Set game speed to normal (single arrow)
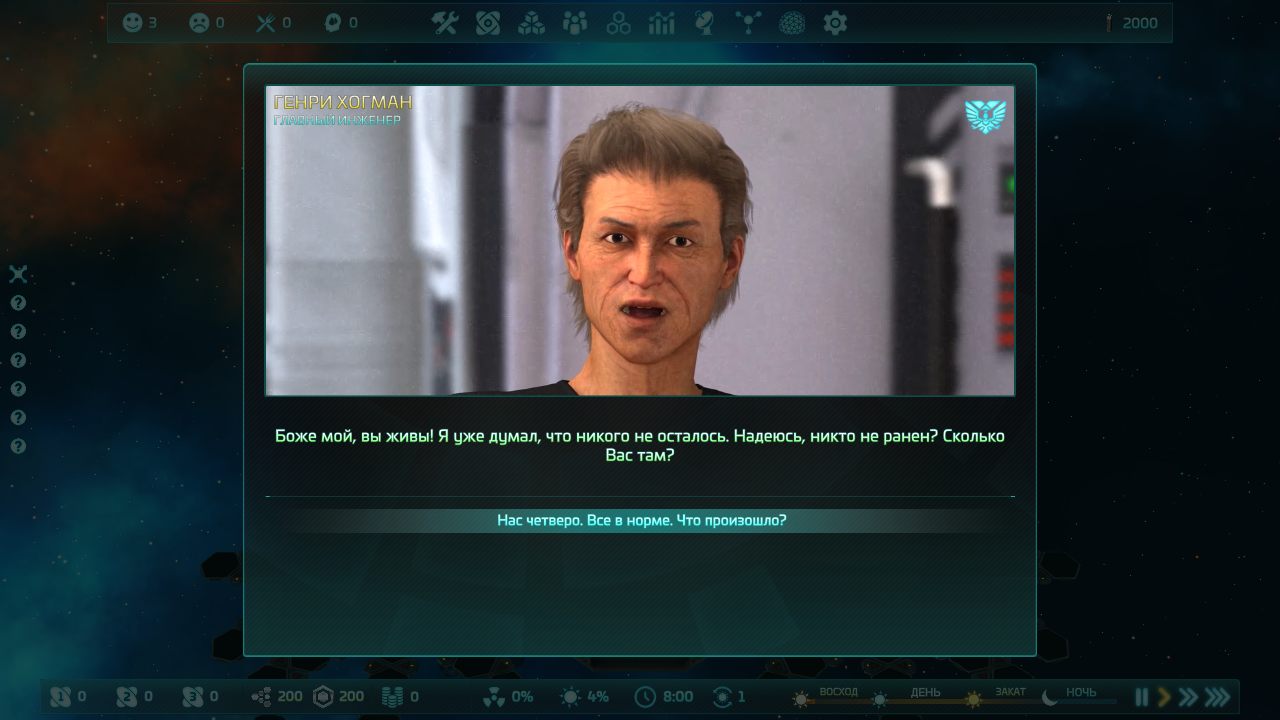This screenshot has height=720, width=1280. point(1163,697)
